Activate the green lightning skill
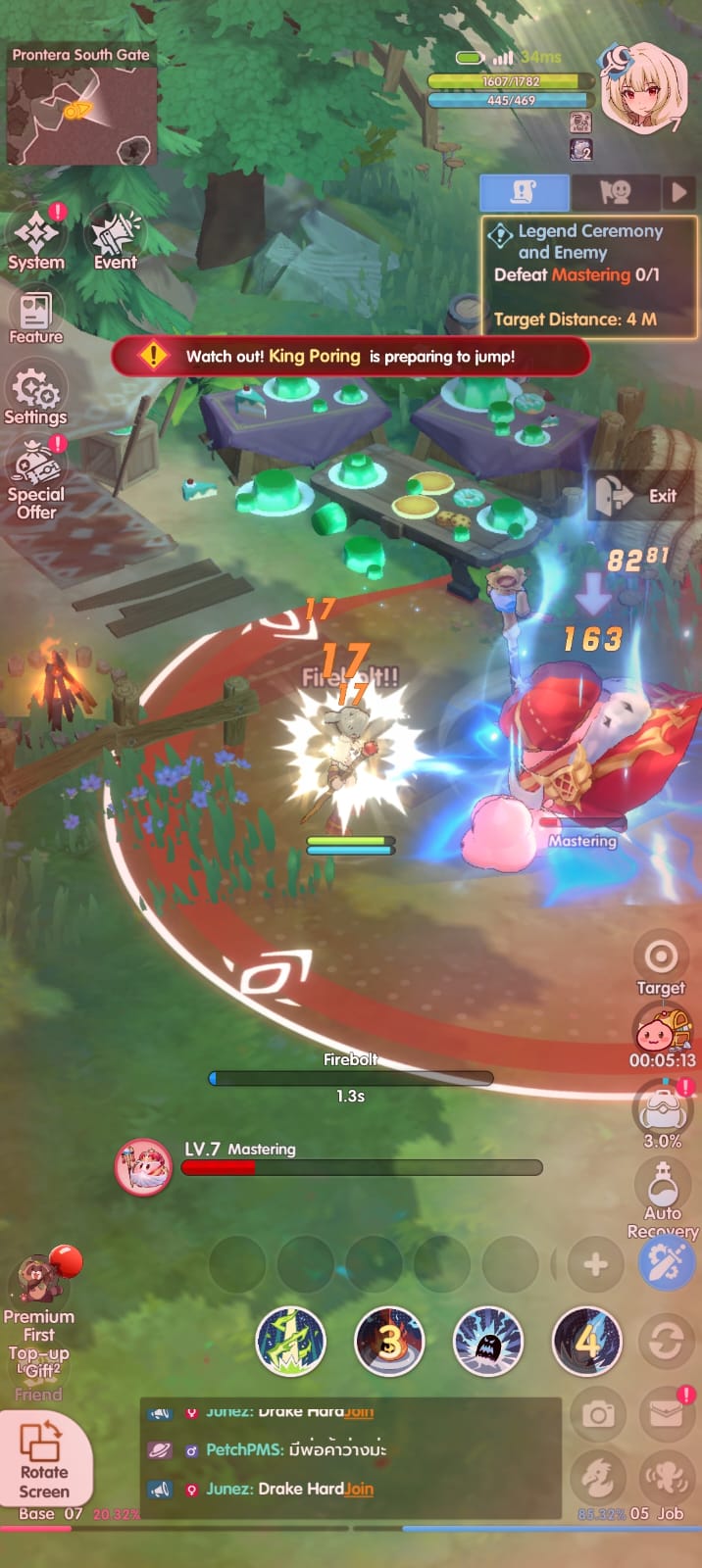Image resolution: width=702 pixels, height=1568 pixels. click(x=290, y=1341)
